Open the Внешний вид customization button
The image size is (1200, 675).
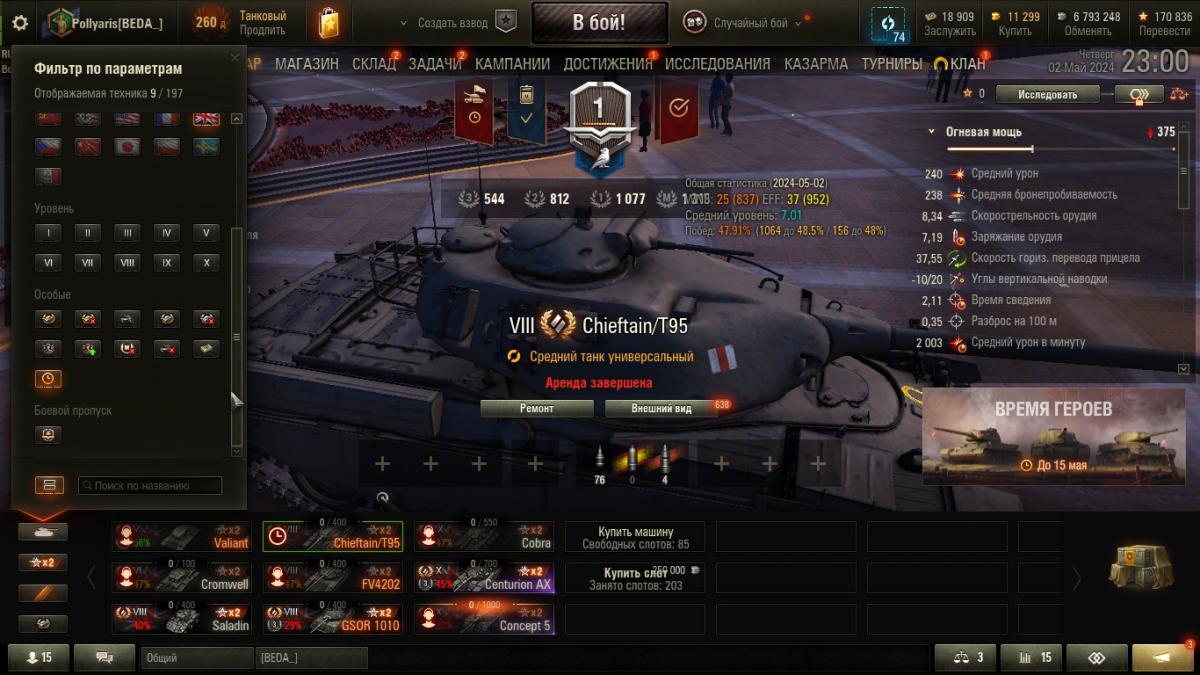pos(661,408)
